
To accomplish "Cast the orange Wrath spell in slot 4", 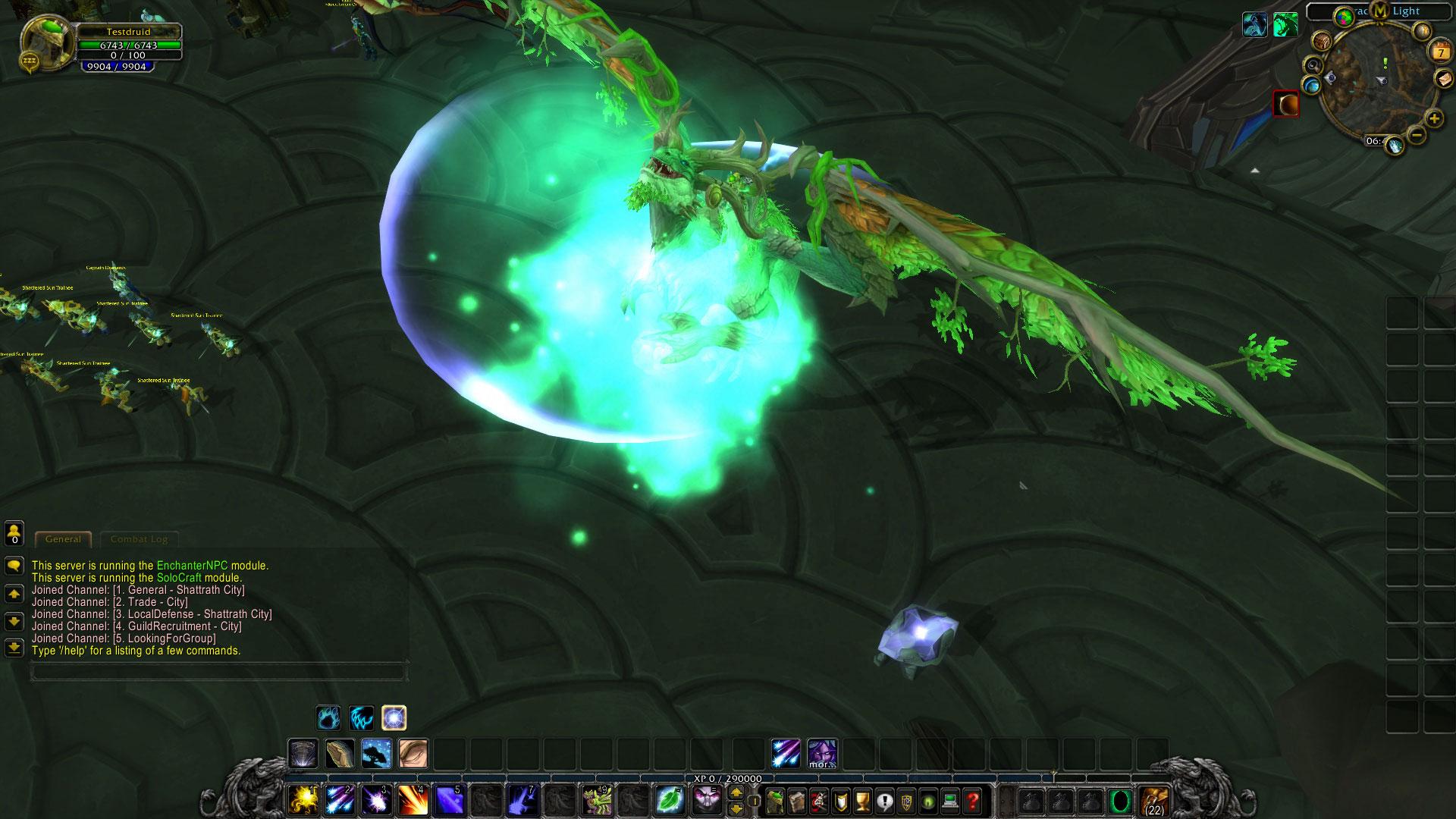I will (x=413, y=800).
